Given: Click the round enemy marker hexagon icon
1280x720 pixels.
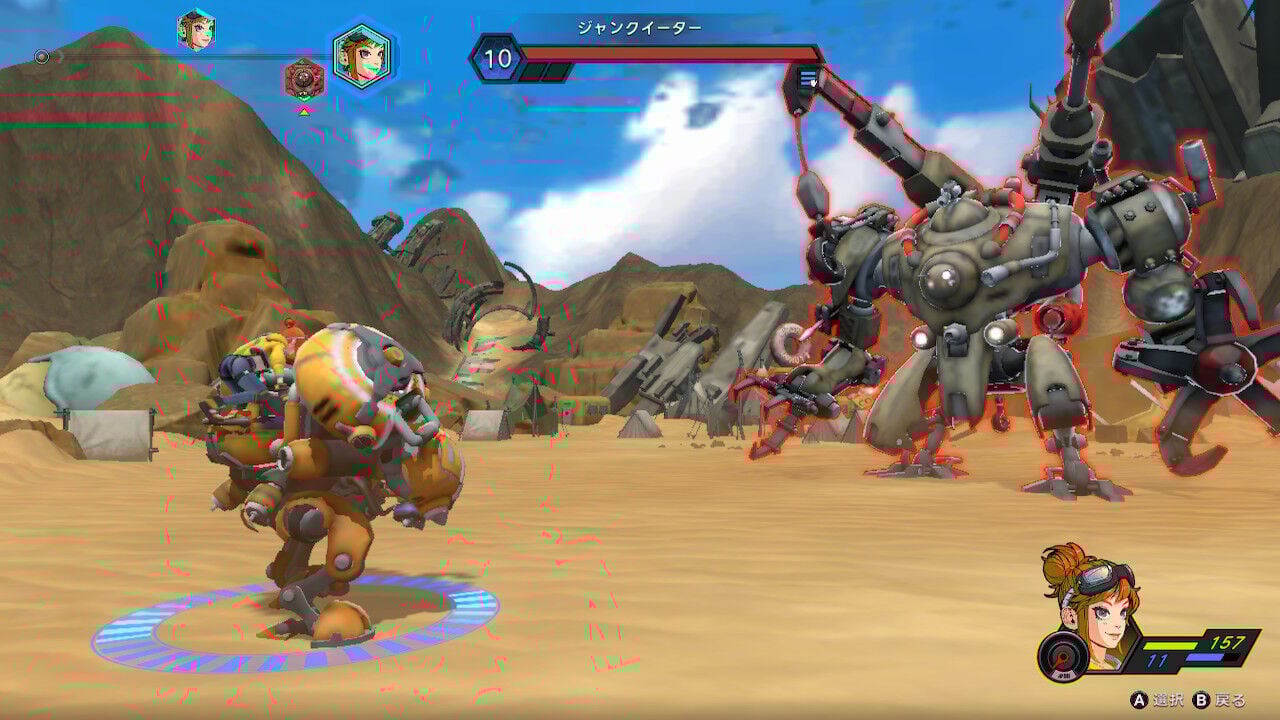Looking at the screenshot, I should pos(303,78).
